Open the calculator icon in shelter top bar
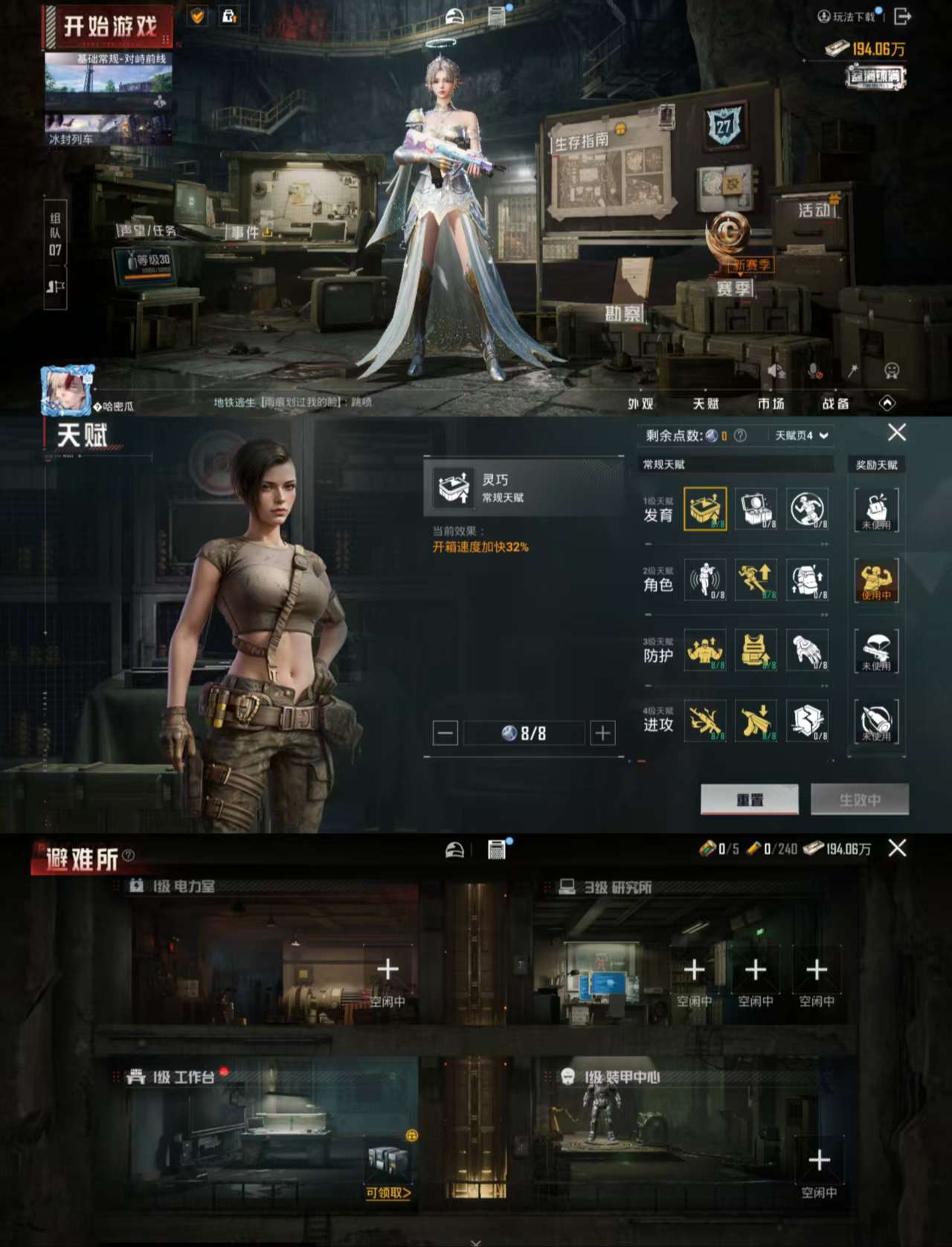The image size is (952, 1247). (x=497, y=851)
